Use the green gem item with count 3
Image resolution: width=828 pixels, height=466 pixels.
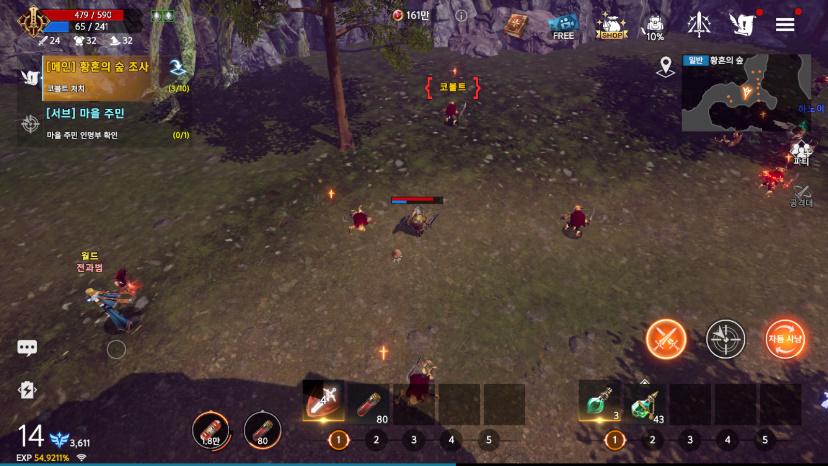pos(600,403)
